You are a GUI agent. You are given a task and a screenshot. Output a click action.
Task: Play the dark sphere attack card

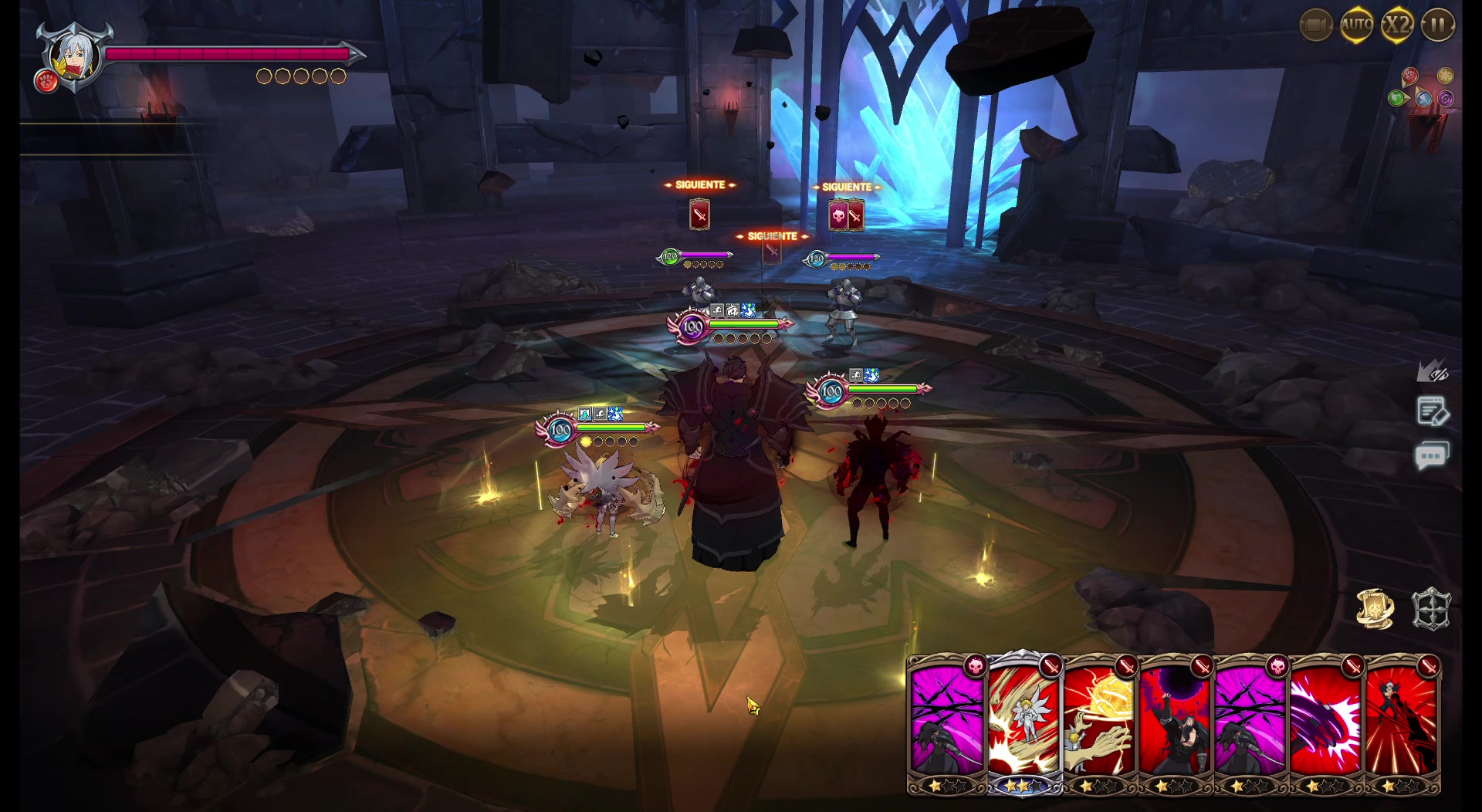(x=1175, y=722)
